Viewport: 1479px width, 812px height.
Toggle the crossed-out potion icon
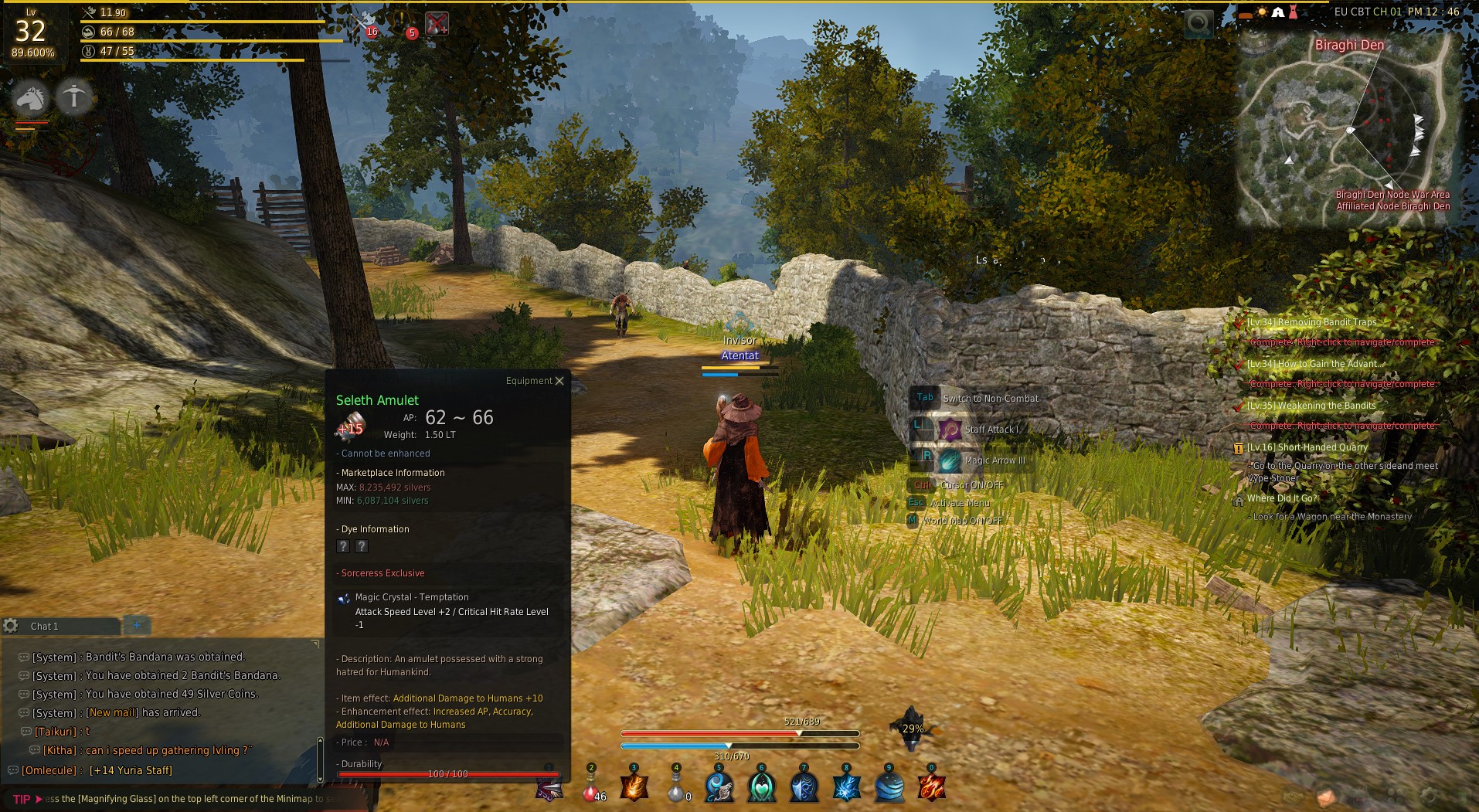437,23
